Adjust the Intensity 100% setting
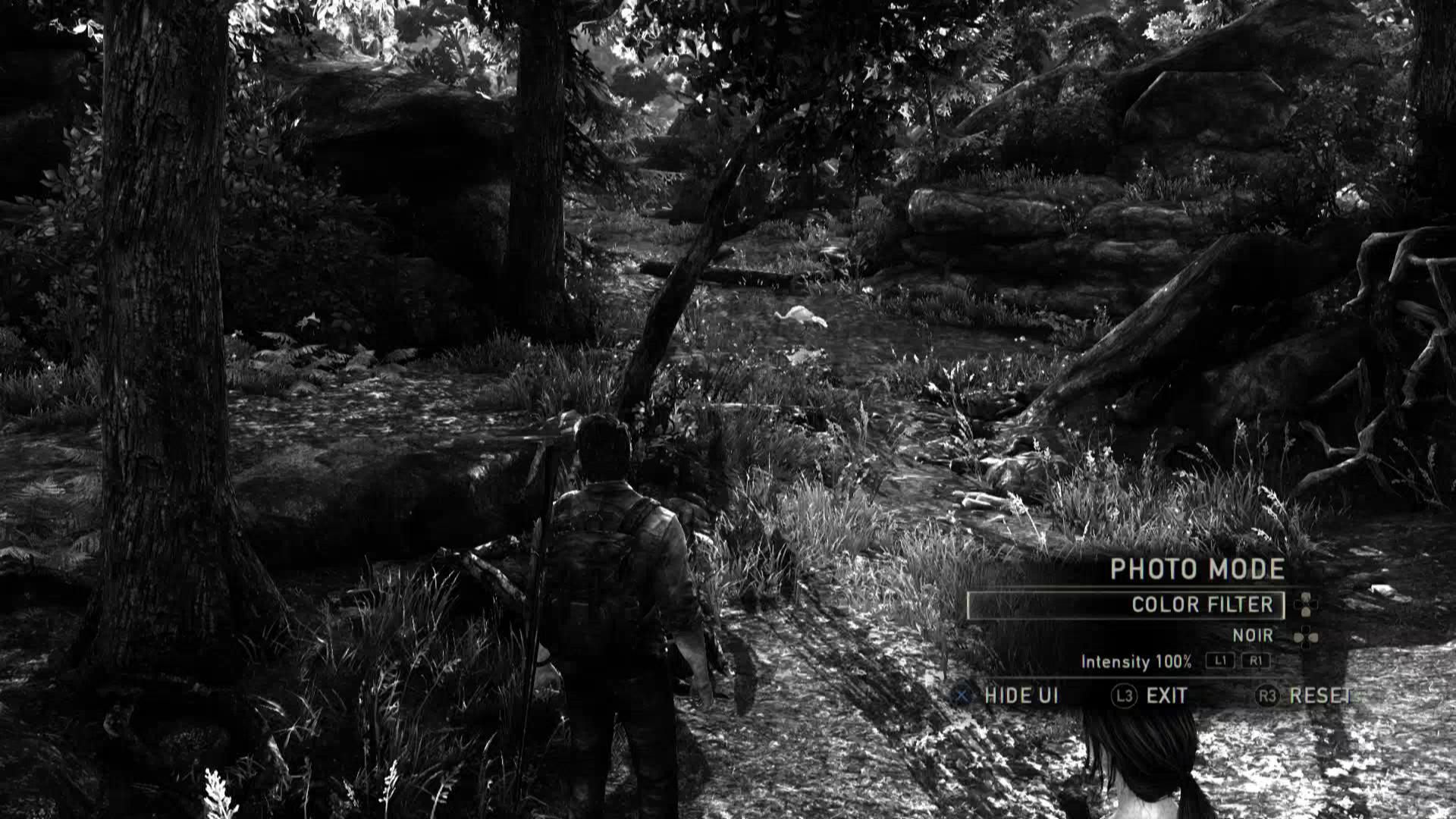 tap(1136, 662)
